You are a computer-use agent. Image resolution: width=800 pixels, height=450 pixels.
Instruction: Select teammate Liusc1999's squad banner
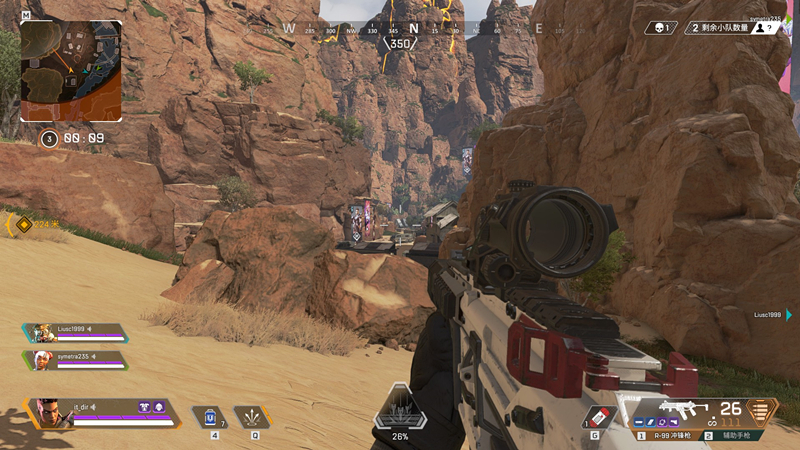tap(75, 333)
